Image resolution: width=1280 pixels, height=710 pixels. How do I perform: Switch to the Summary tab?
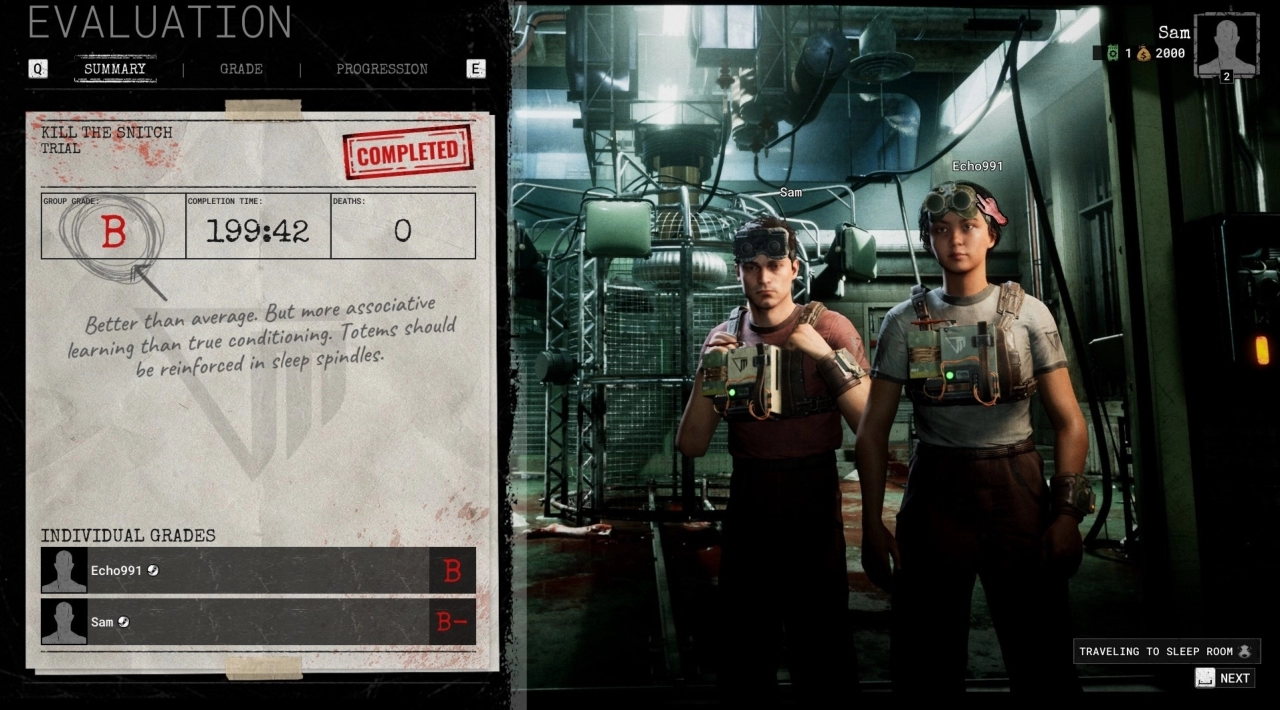point(115,69)
